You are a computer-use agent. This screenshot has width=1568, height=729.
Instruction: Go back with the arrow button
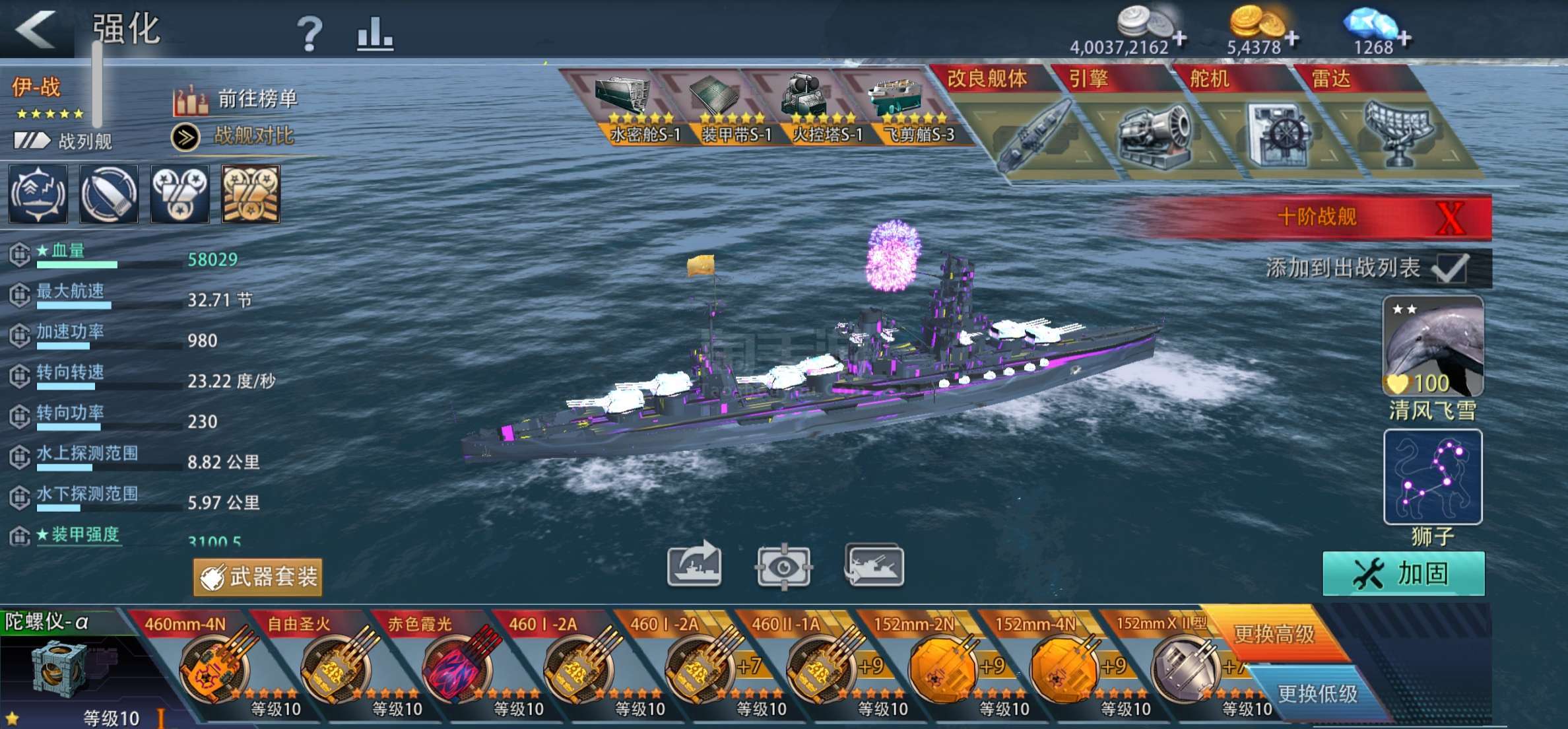click(x=36, y=29)
